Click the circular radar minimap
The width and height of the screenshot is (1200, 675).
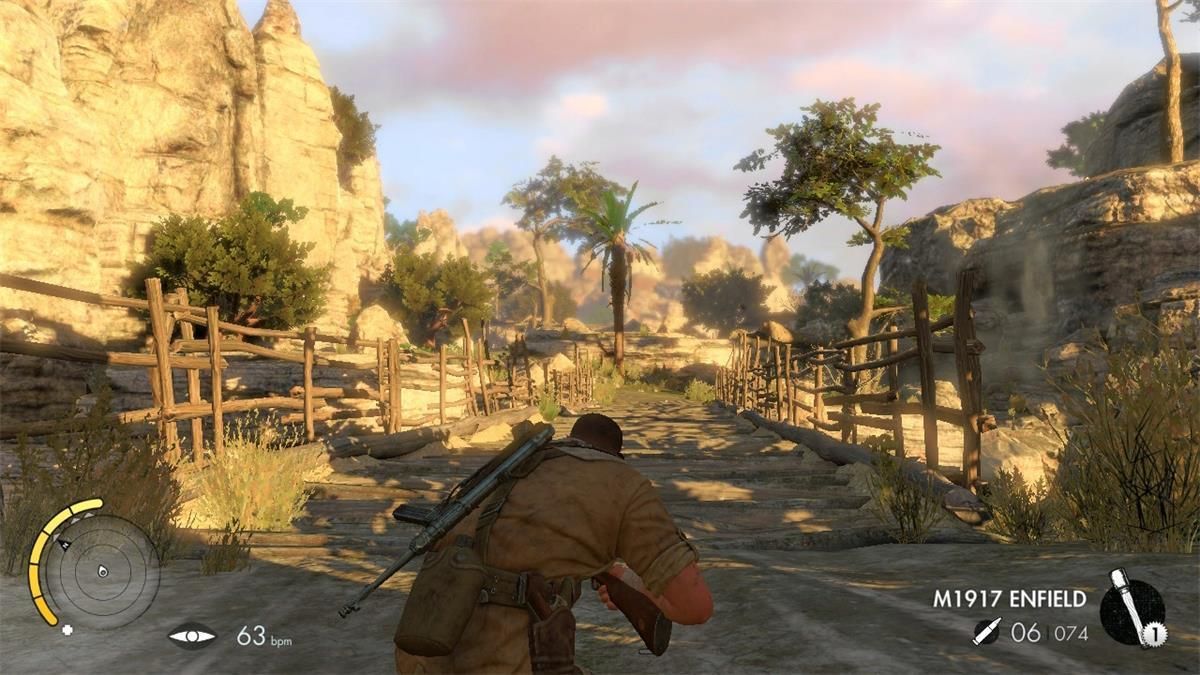(x=101, y=571)
